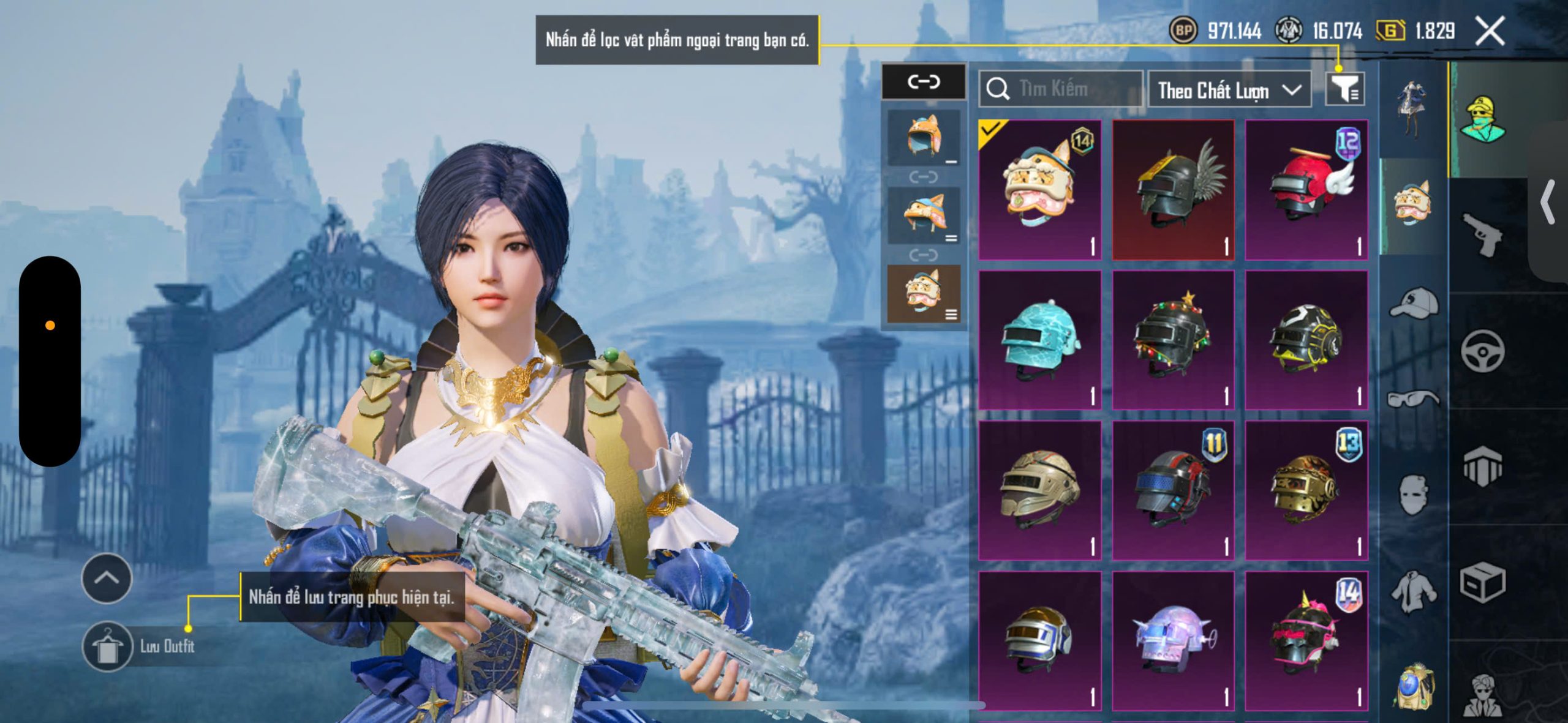Screen dimensions: 1568x723
Task: Choose the pink unicorn horn helmet
Action: pos(1306,640)
